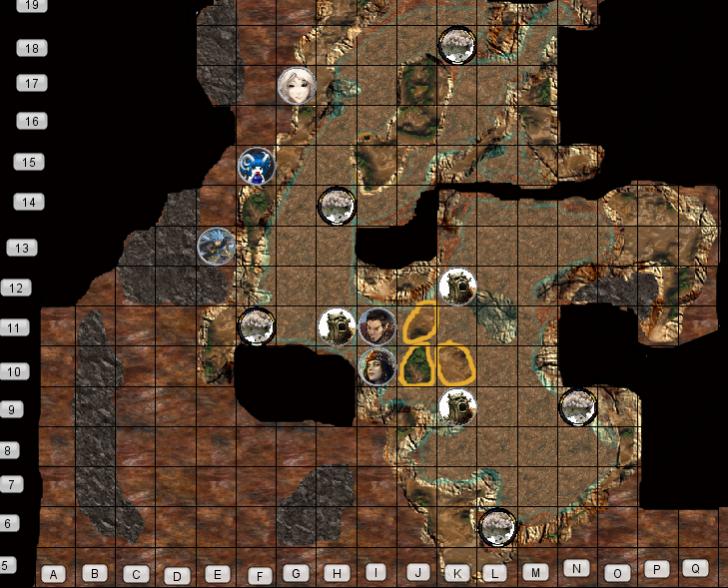Click the row 9 label
728x588 pixels.
tap(9, 409)
